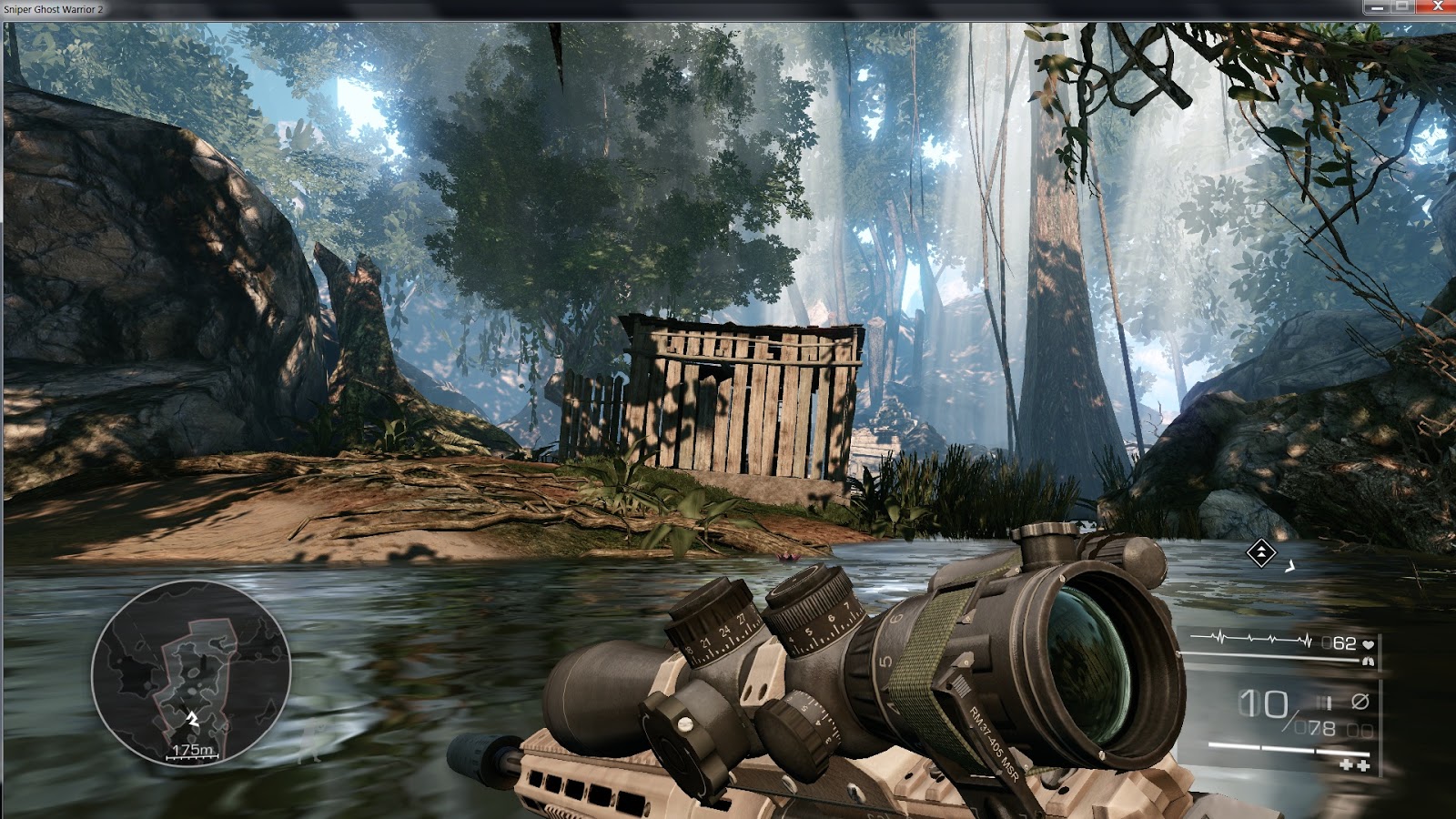Click the medkit plus icons on the HUD
This screenshot has height=819, width=1456.
click(1355, 764)
